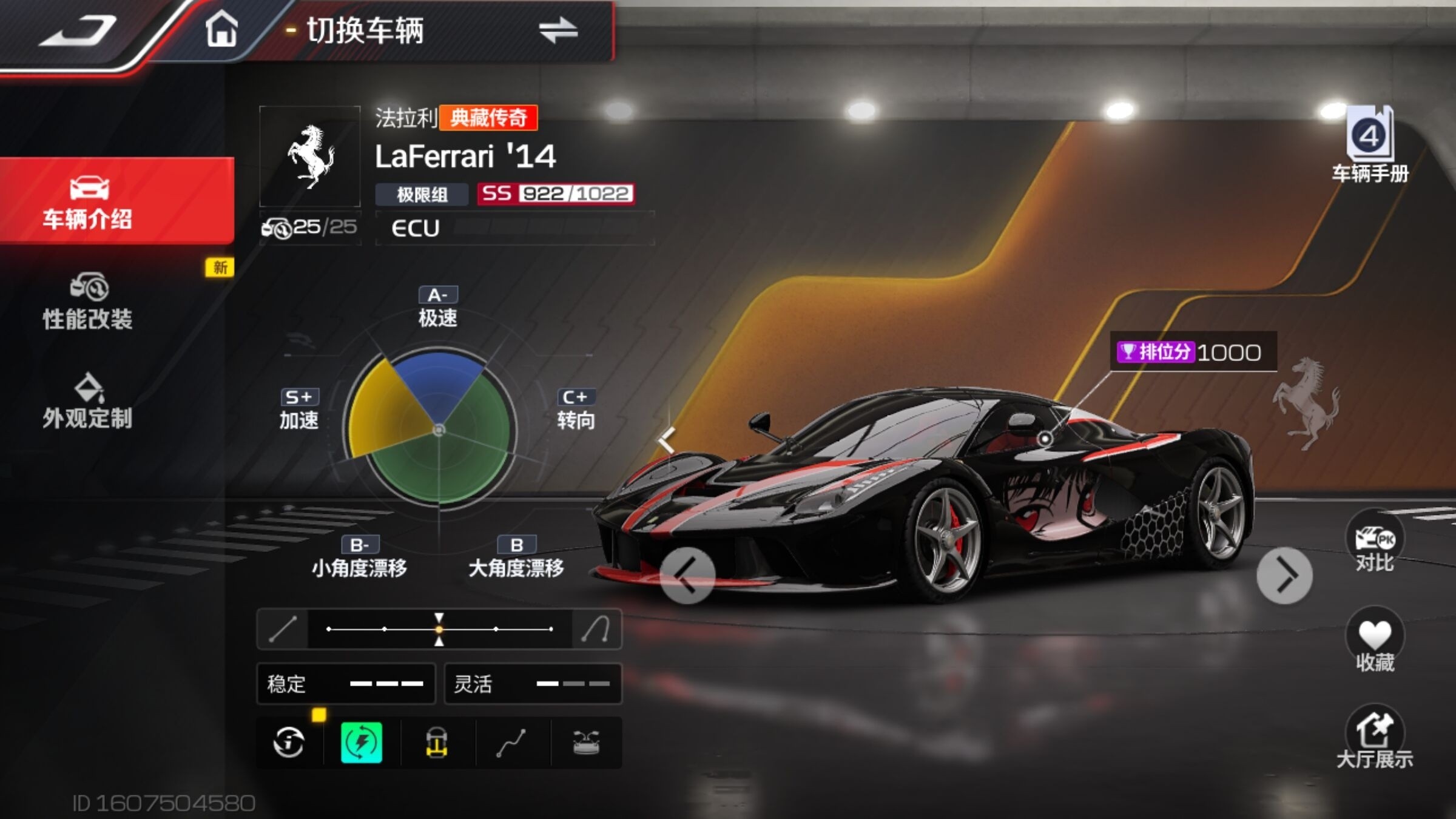Screen dimensions: 1456x819
Task: Open the circular info icon
Action: point(289,743)
